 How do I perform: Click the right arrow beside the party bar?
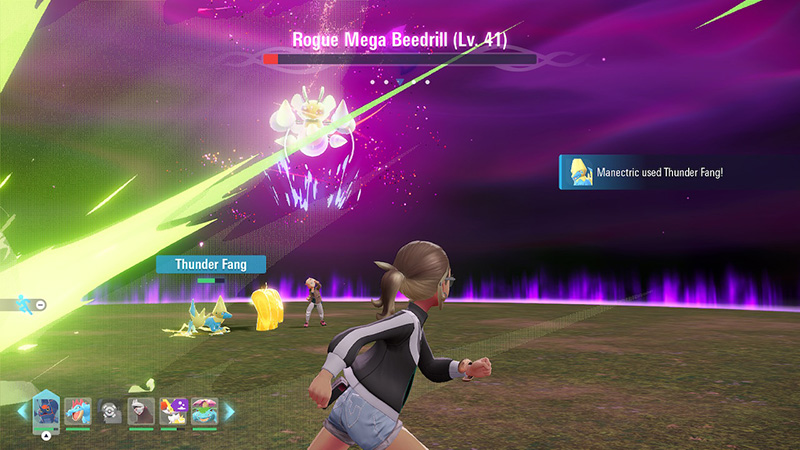tap(229, 411)
